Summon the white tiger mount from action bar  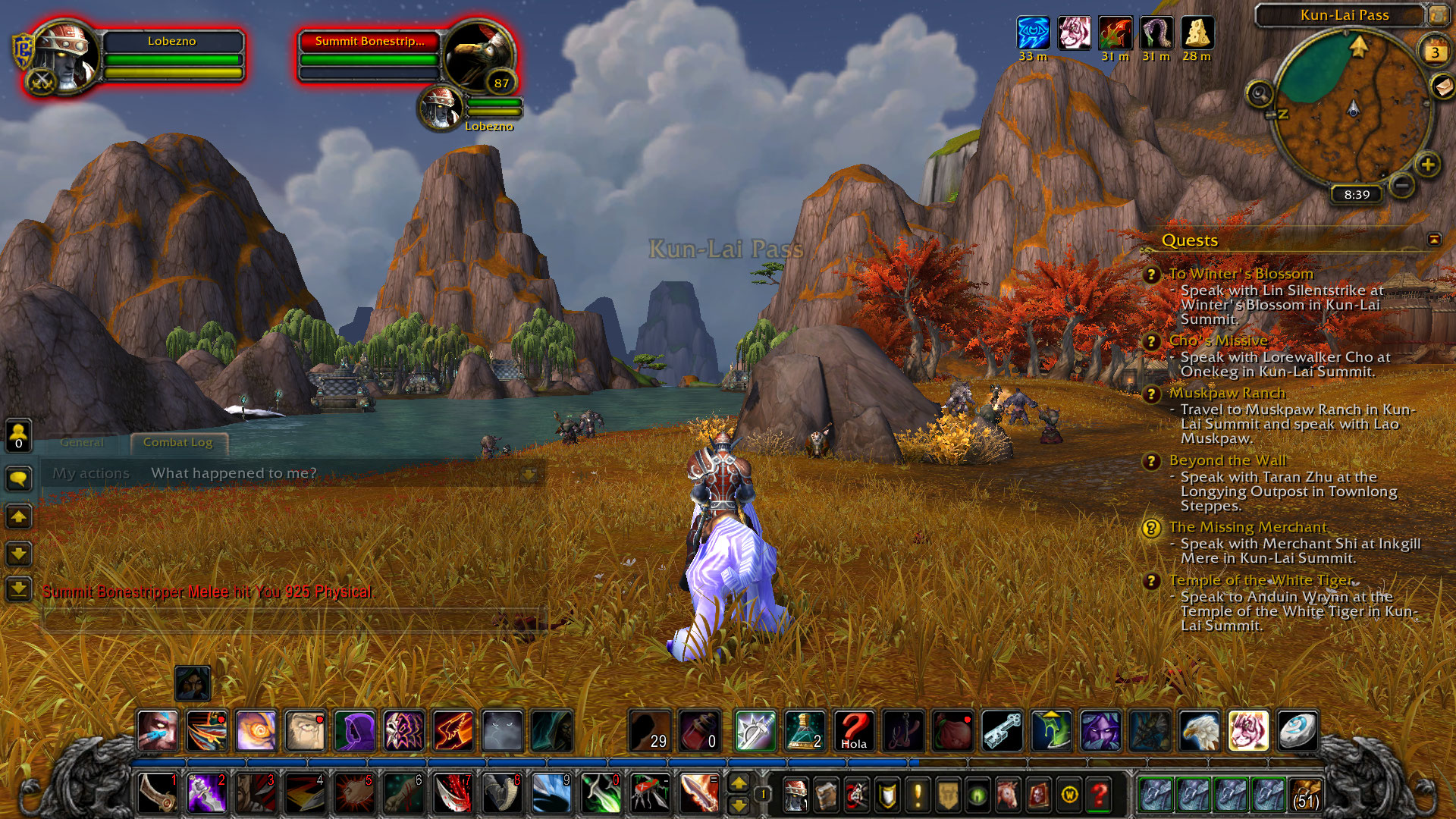[1247, 731]
